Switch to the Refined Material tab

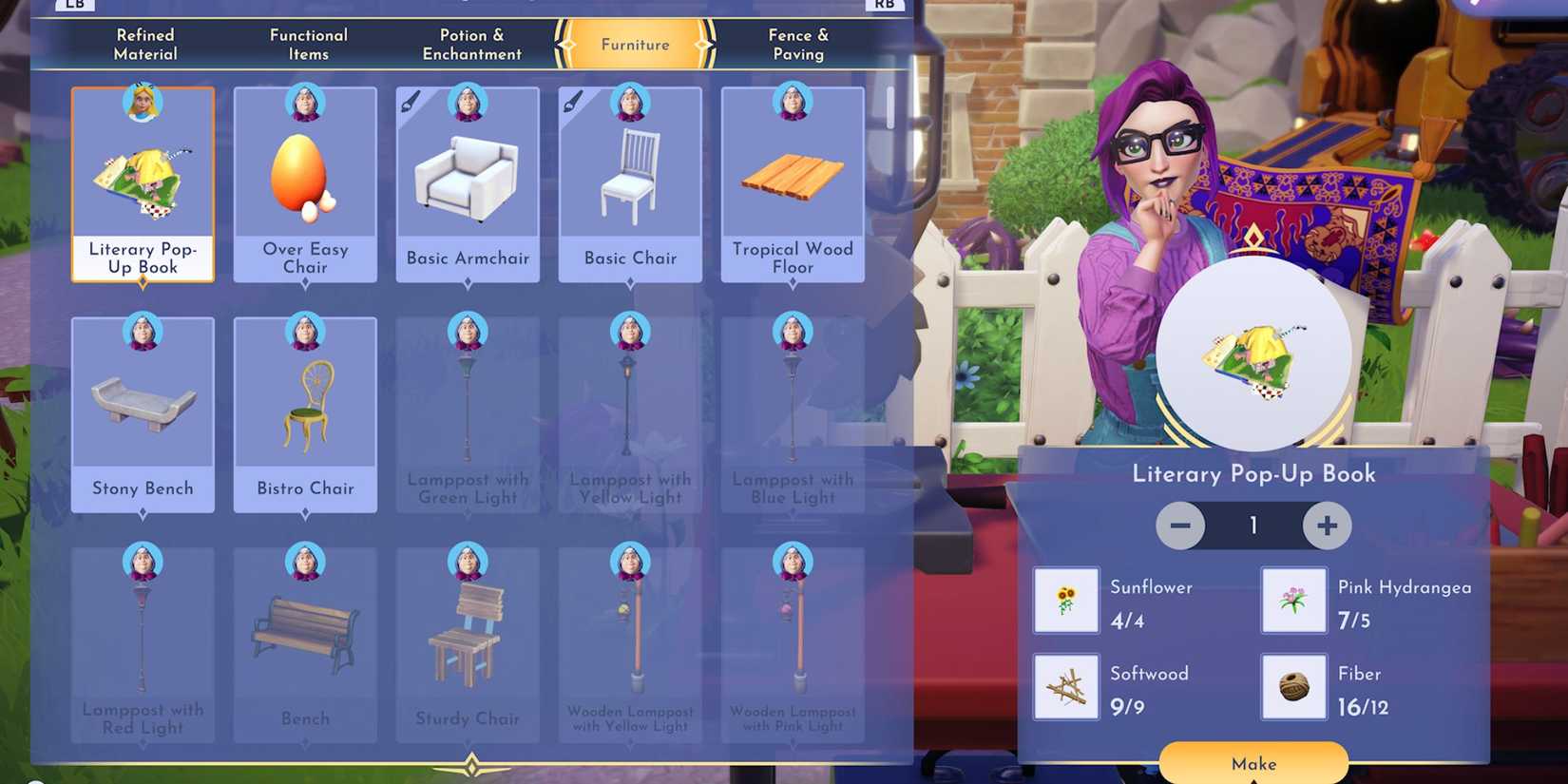click(x=144, y=44)
